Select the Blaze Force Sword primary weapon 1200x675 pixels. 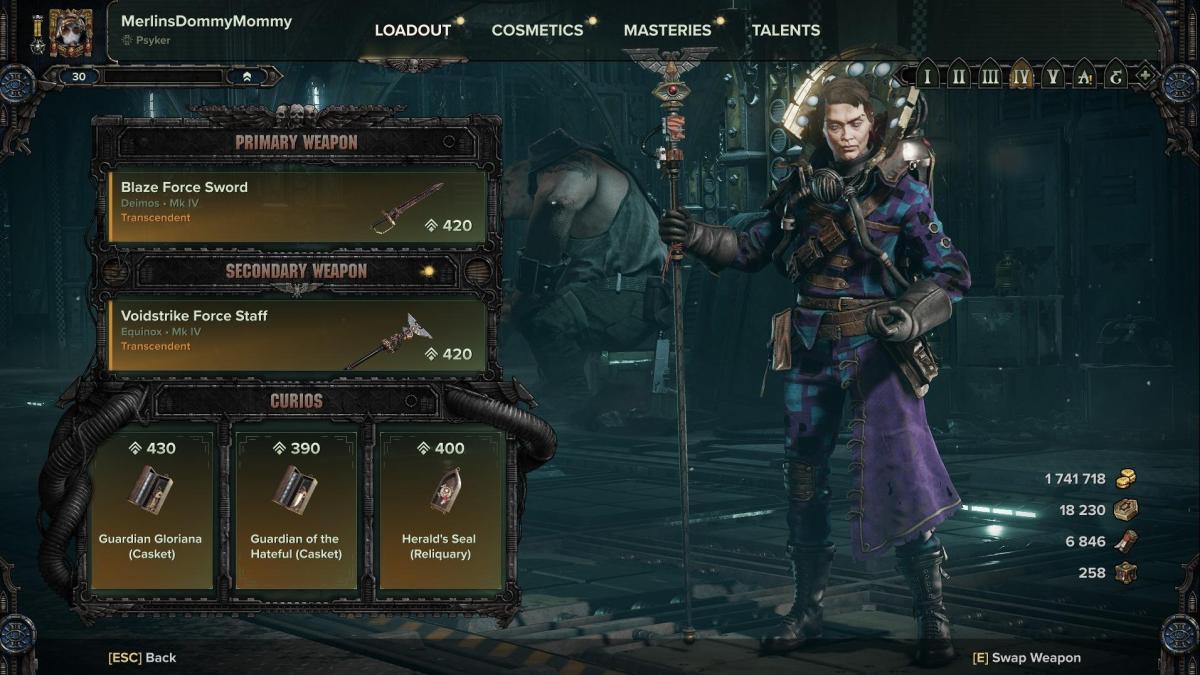pos(297,207)
